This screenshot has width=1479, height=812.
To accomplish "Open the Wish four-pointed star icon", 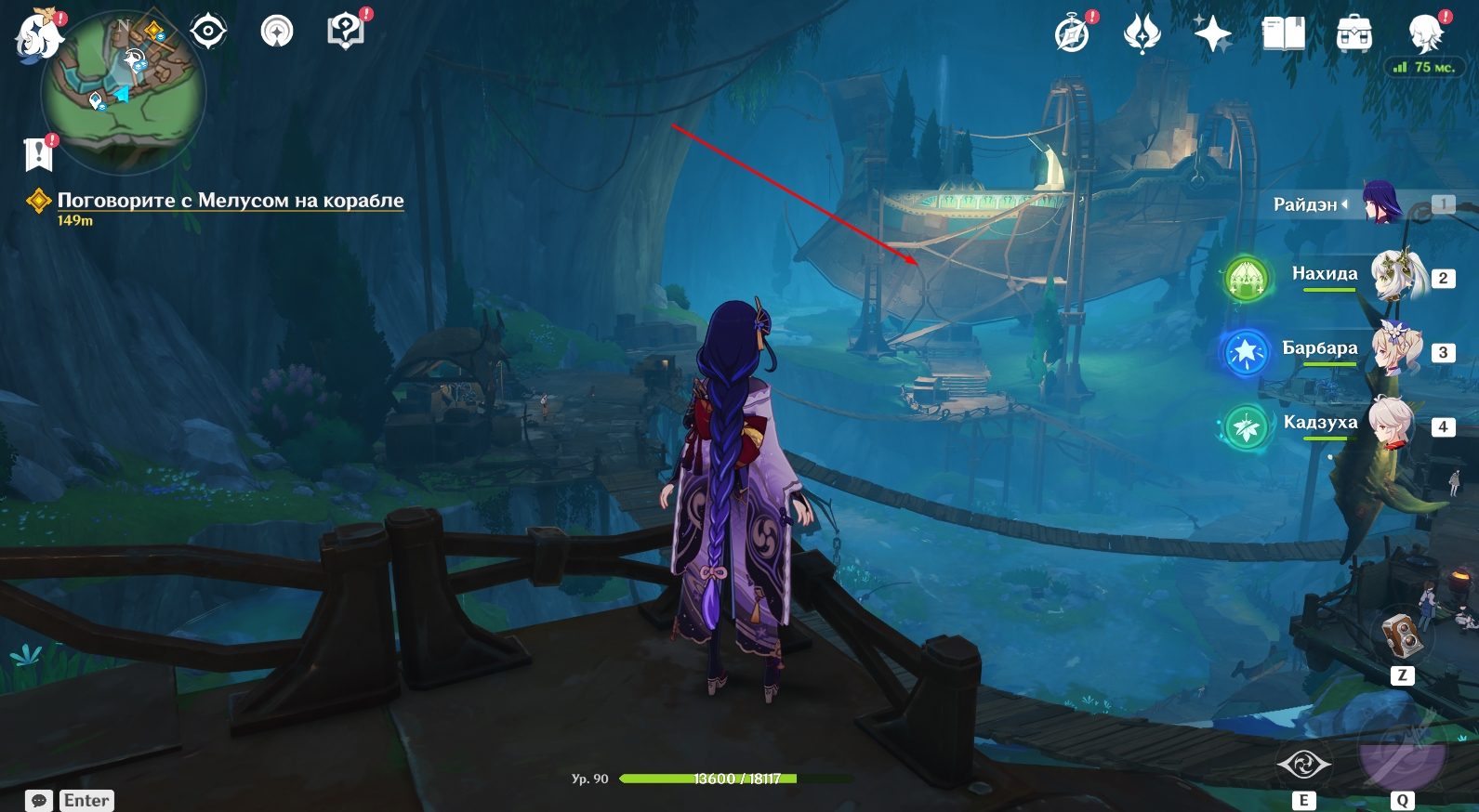I will 1212,34.
